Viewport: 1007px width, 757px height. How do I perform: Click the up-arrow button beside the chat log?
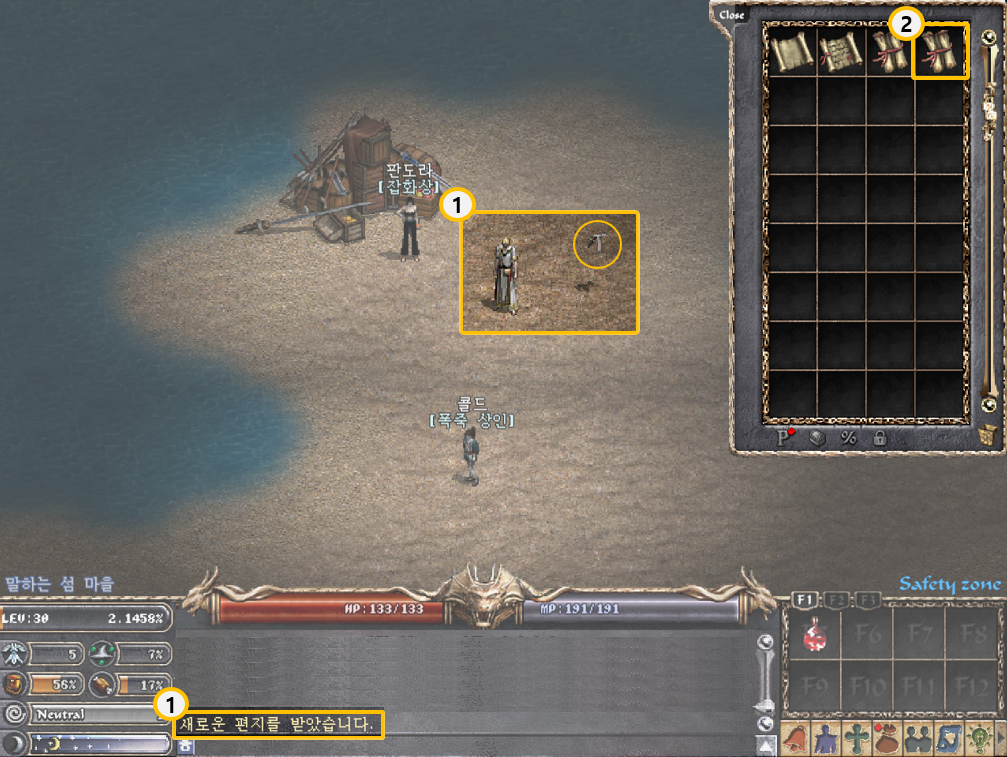tap(766, 745)
